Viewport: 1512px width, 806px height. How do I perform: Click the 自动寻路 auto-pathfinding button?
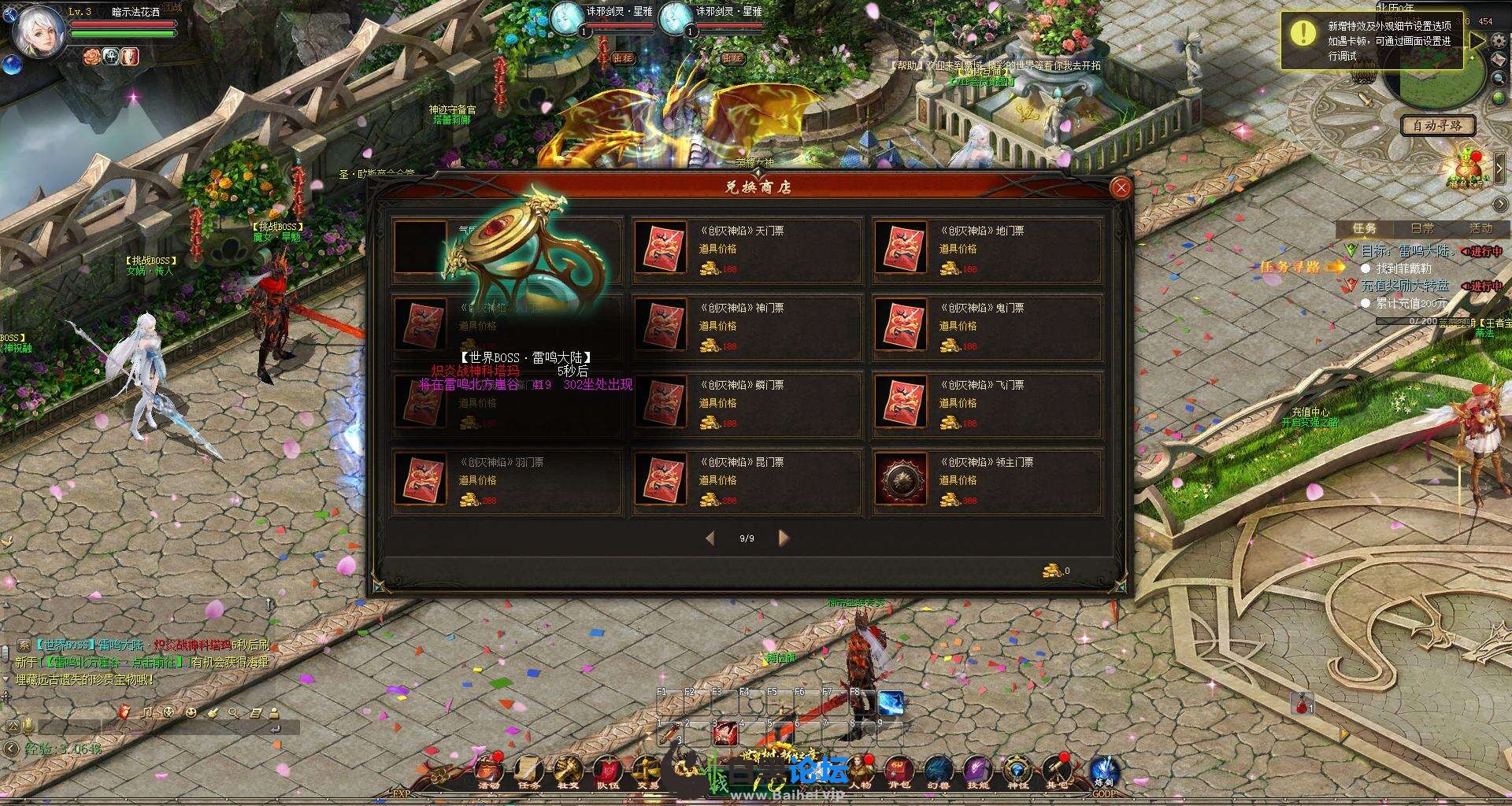1437,125
